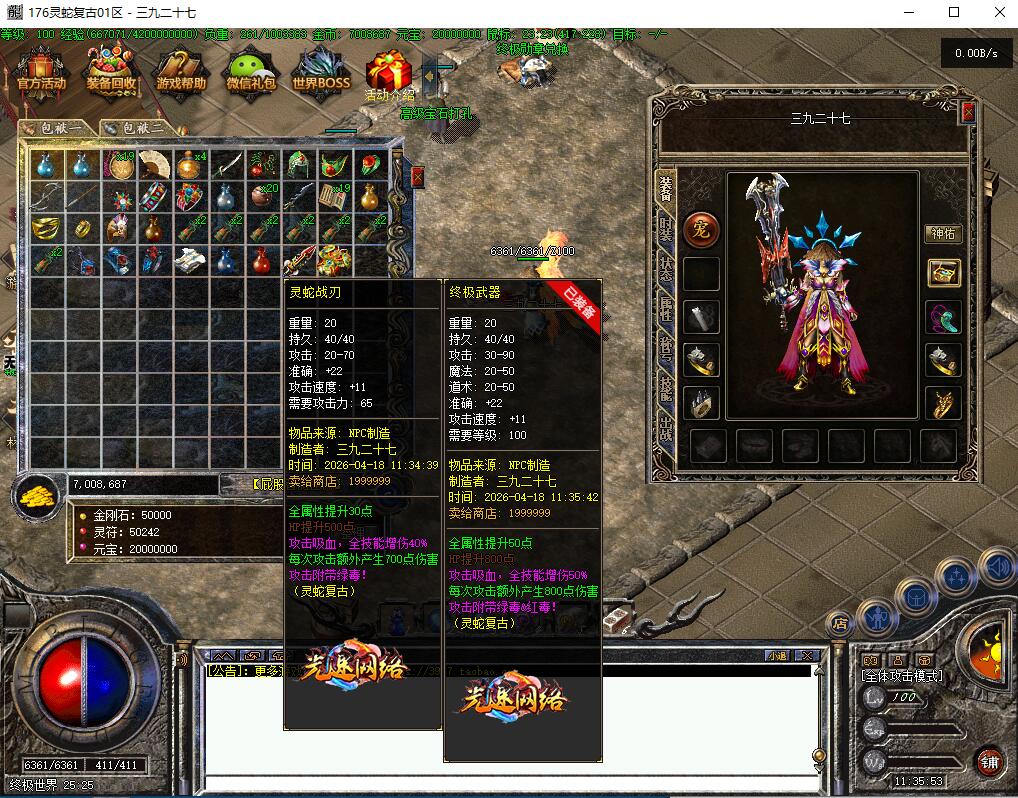
Task: Open the 技能 skills tab
Action: pos(665,388)
